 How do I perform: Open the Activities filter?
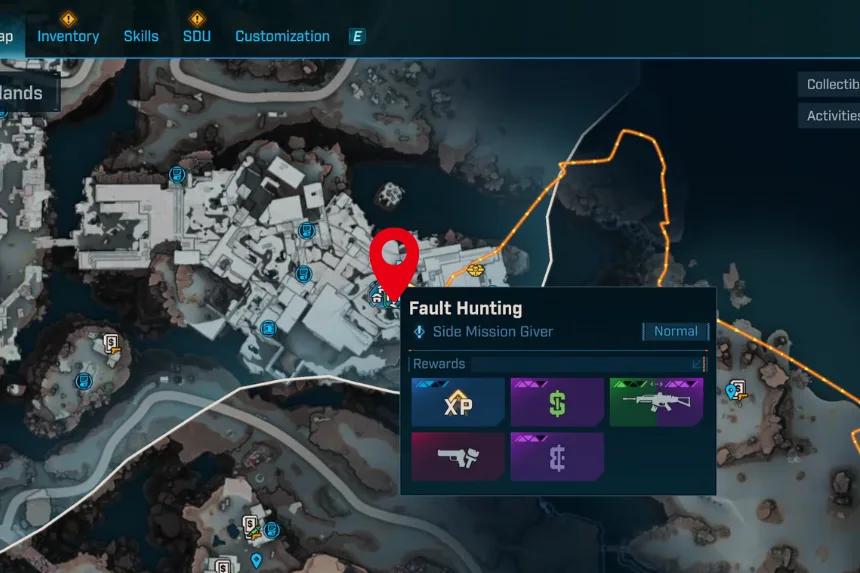pos(832,116)
